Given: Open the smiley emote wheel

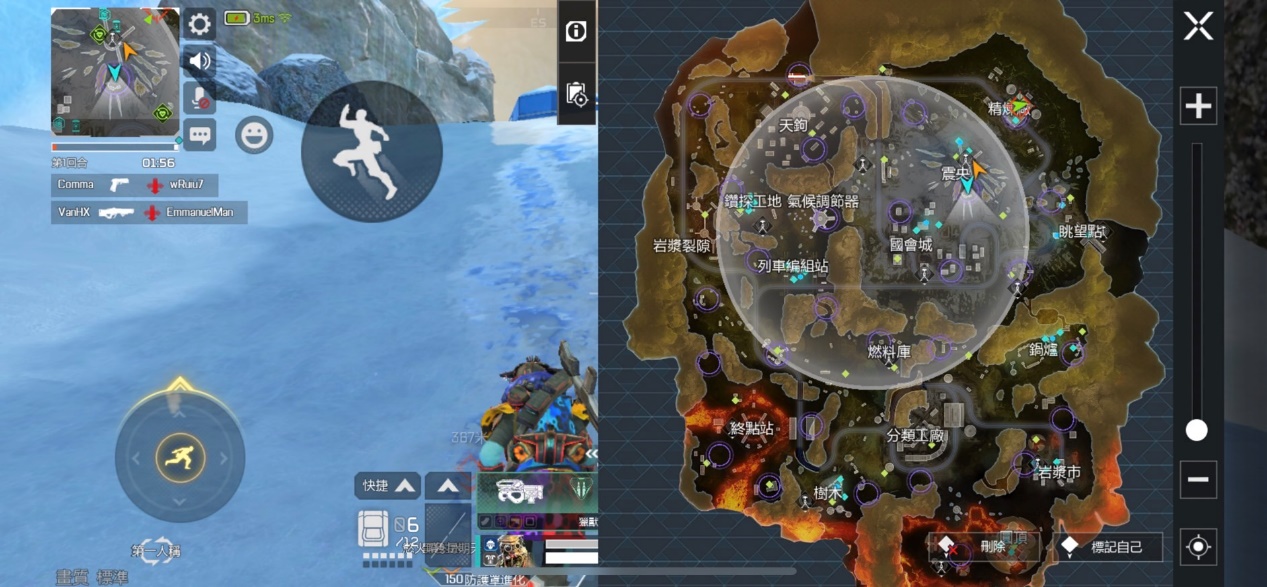Looking at the screenshot, I should coord(254,135).
